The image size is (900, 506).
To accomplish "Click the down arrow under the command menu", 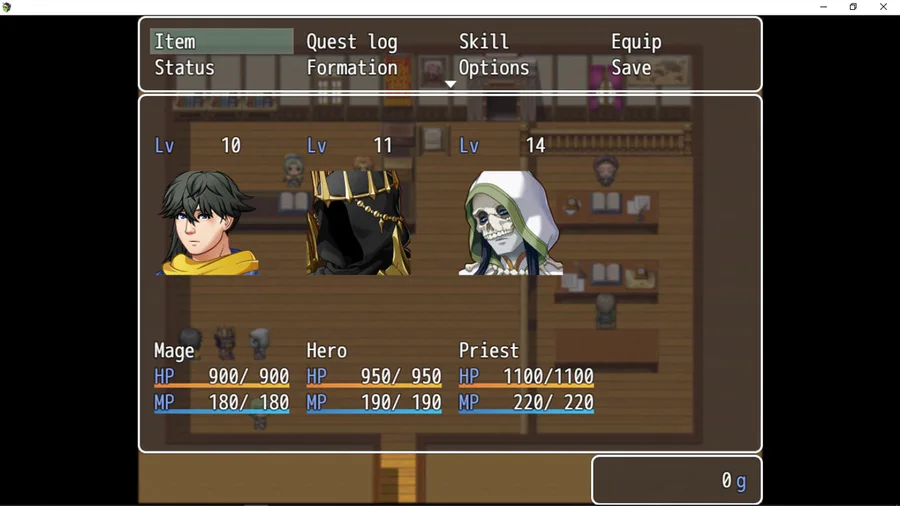I will click(x=451, y=85).
